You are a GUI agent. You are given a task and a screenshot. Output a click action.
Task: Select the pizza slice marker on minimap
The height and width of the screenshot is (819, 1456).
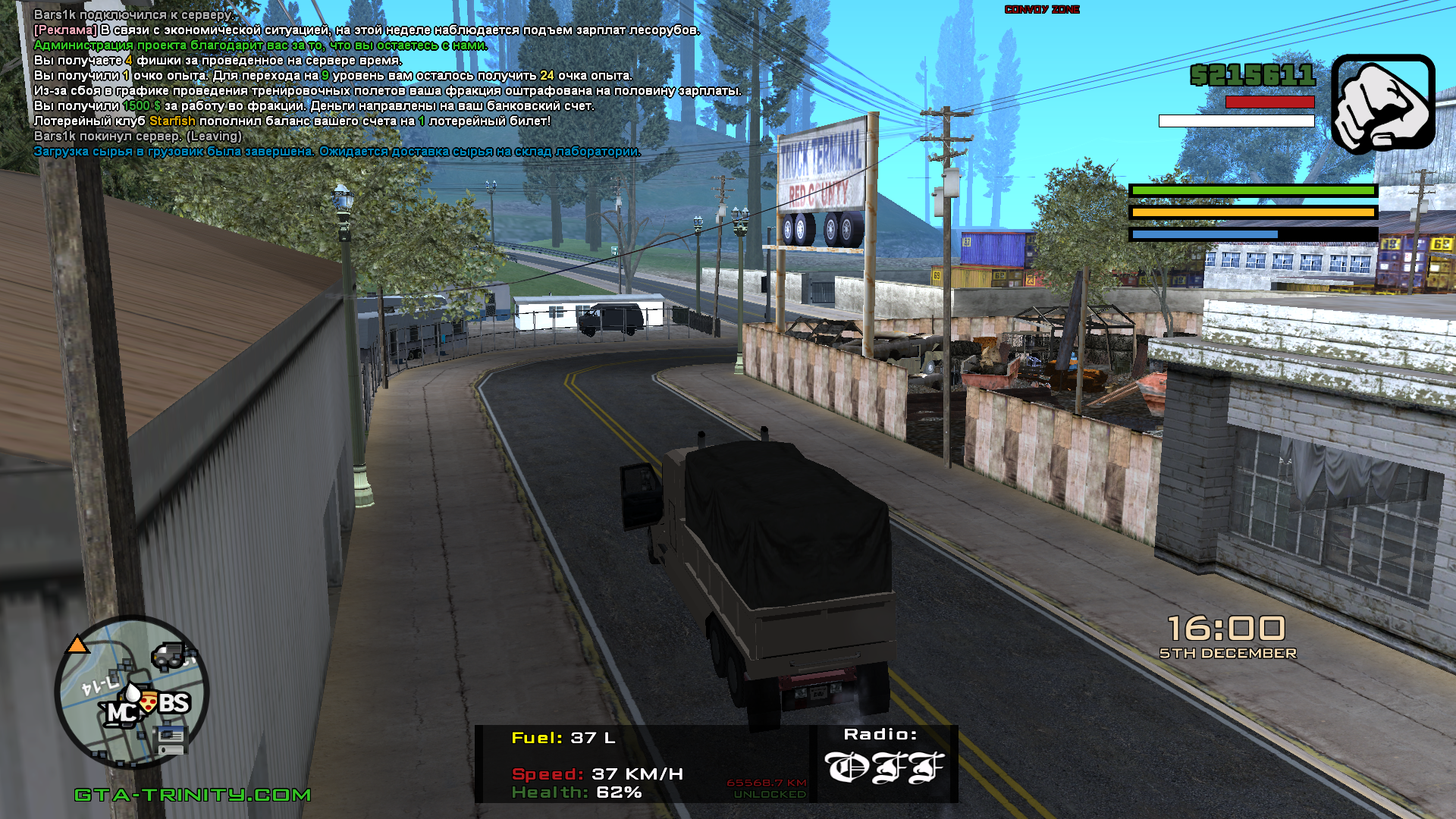pyautogui.click(x=149, y=702)
